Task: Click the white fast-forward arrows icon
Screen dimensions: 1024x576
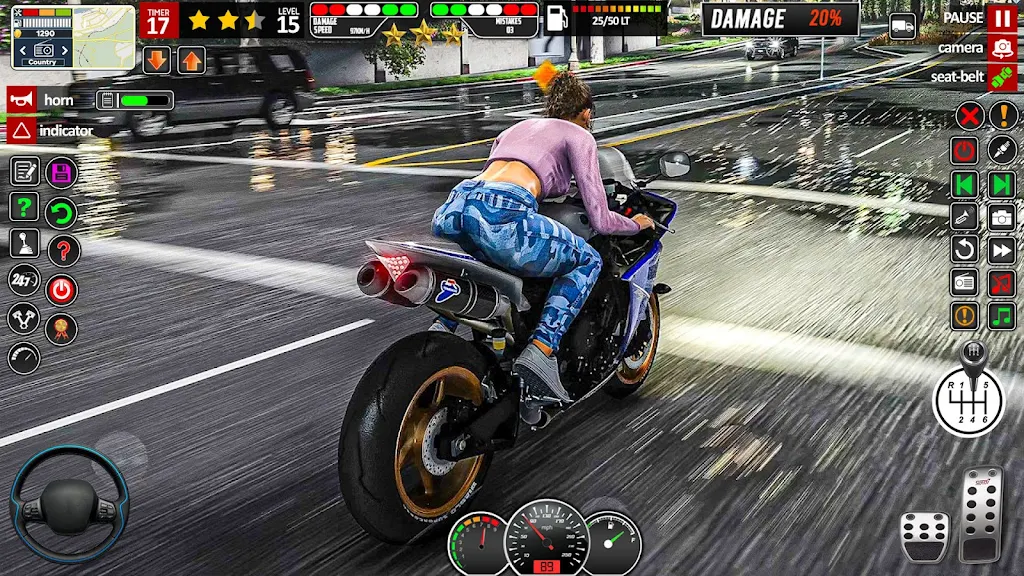Action: [x=1001, y=250]
